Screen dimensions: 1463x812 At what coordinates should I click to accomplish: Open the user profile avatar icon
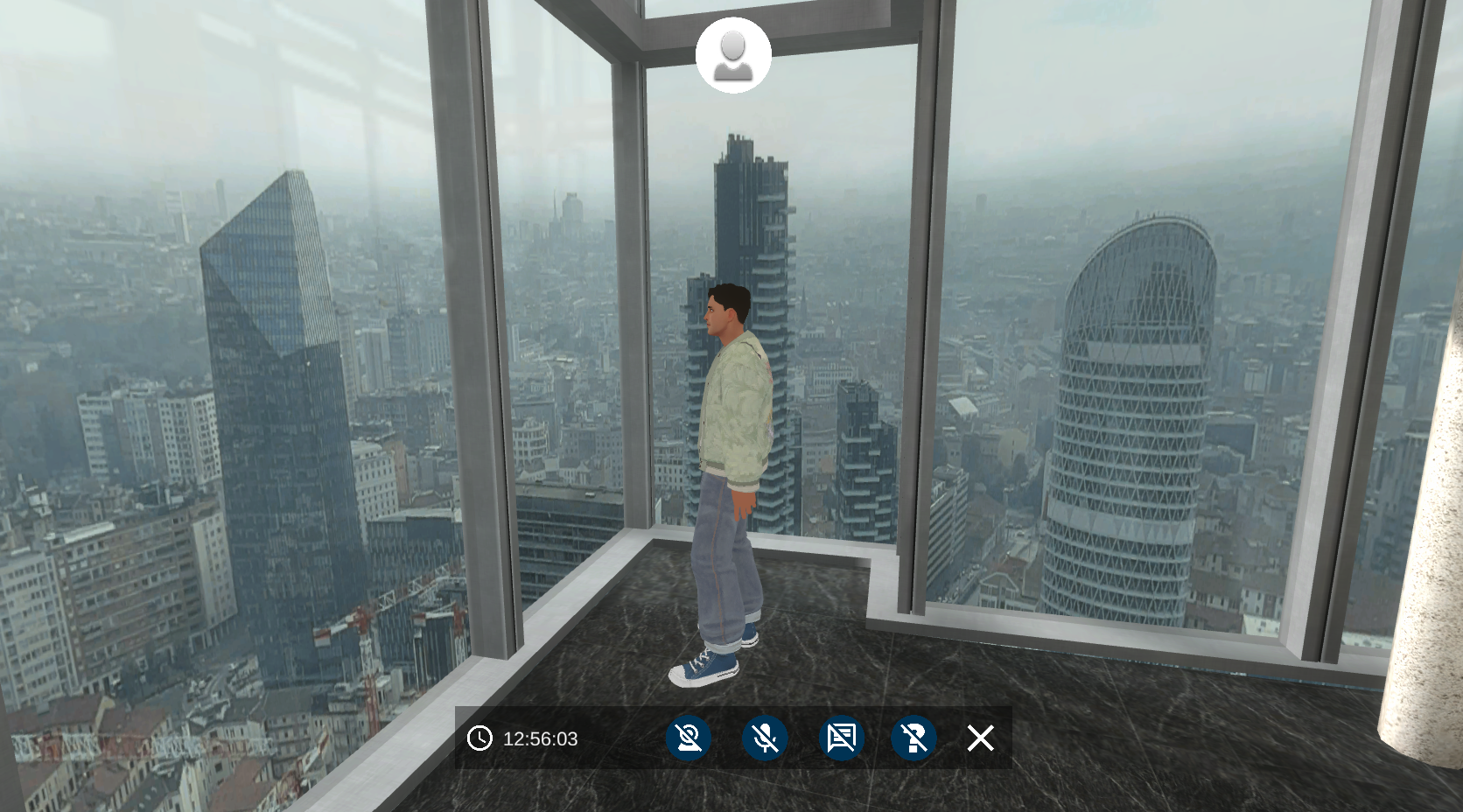[x=733, y=55]
